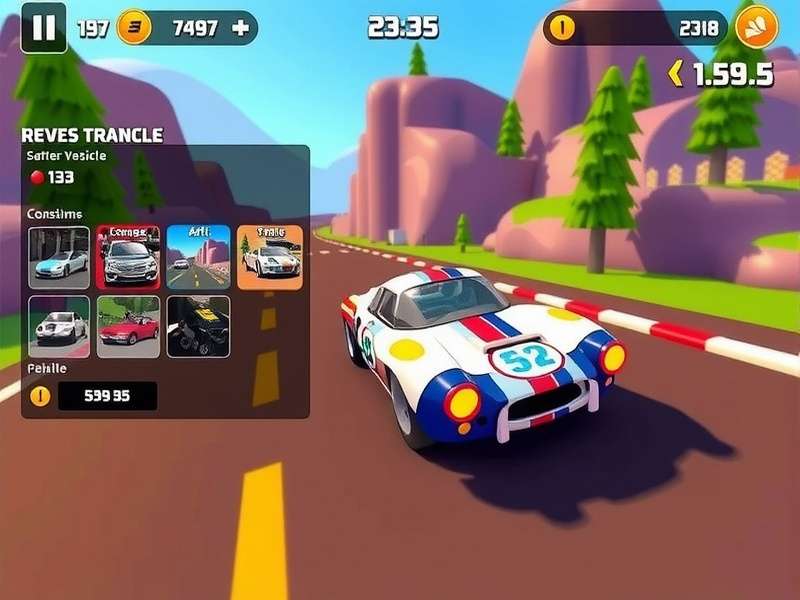Open the orange round button beside 2318
This screenshot has height=600, width=800.
pos(756,27)
